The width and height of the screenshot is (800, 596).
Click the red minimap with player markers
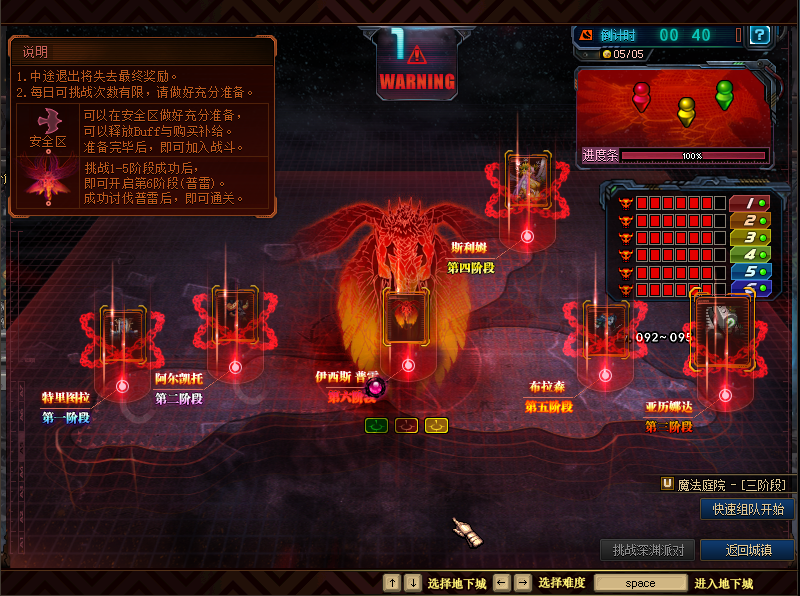pos(673,106)
